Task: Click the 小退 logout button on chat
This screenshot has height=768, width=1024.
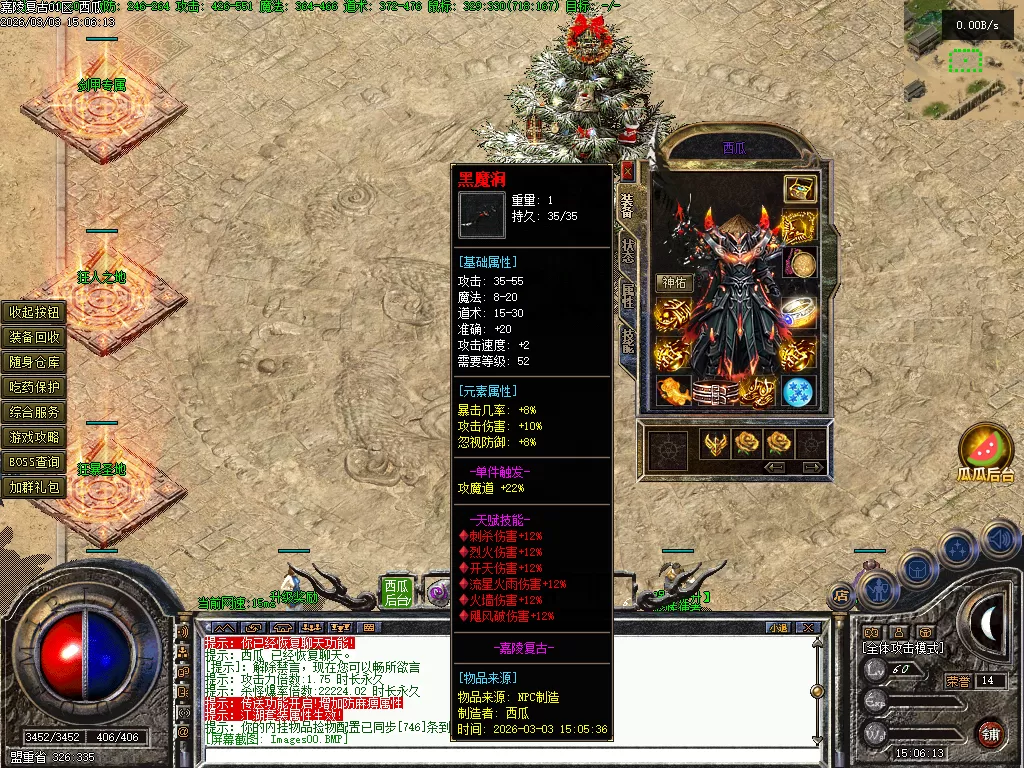Action: pyautogui.click(x=777, y=628)
